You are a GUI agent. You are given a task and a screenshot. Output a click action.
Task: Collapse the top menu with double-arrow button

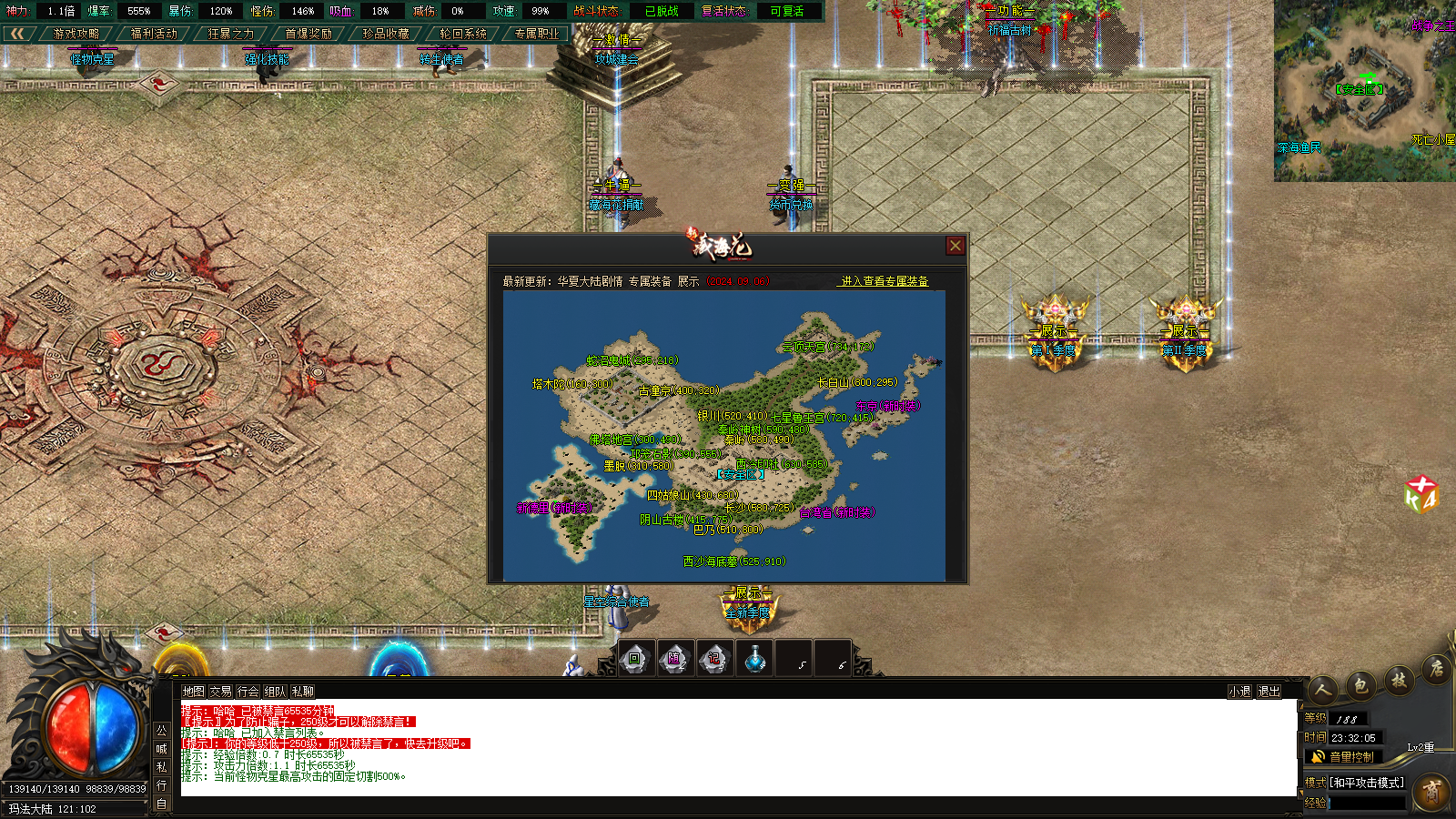[x=17, y=34]
